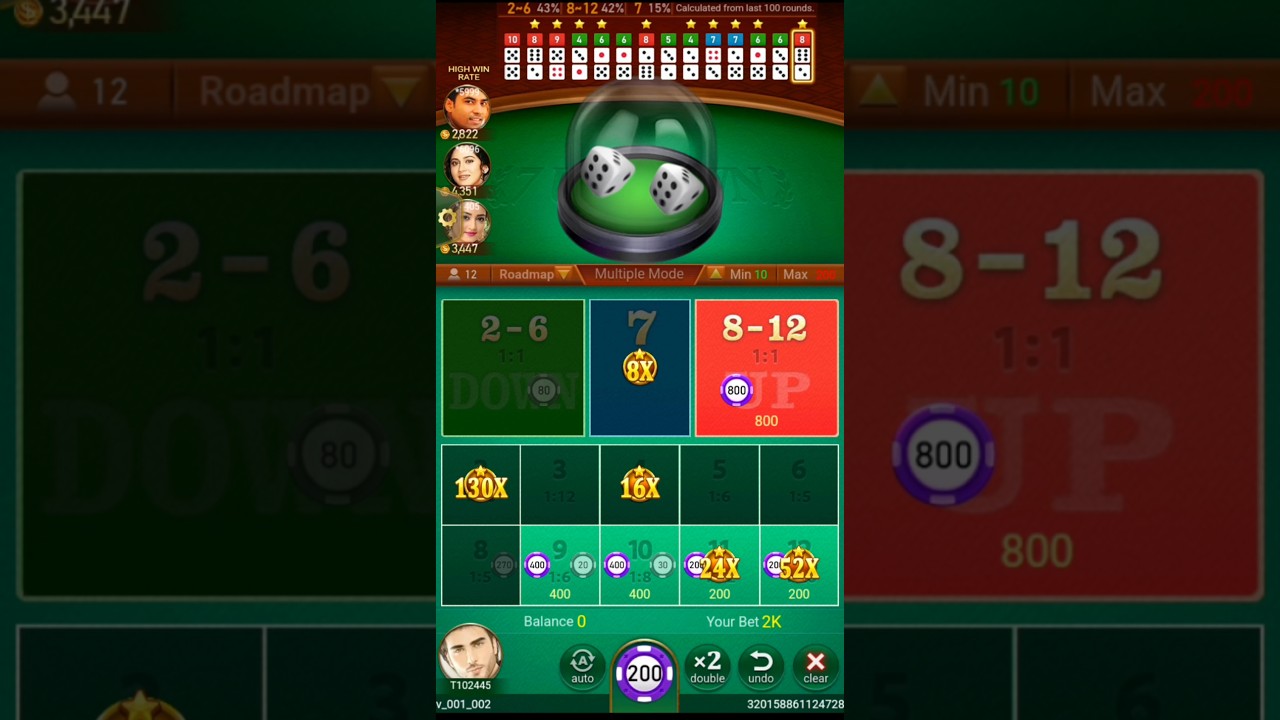
Task: Clear all bets with the red X icon
Action: tap(816, 667)
